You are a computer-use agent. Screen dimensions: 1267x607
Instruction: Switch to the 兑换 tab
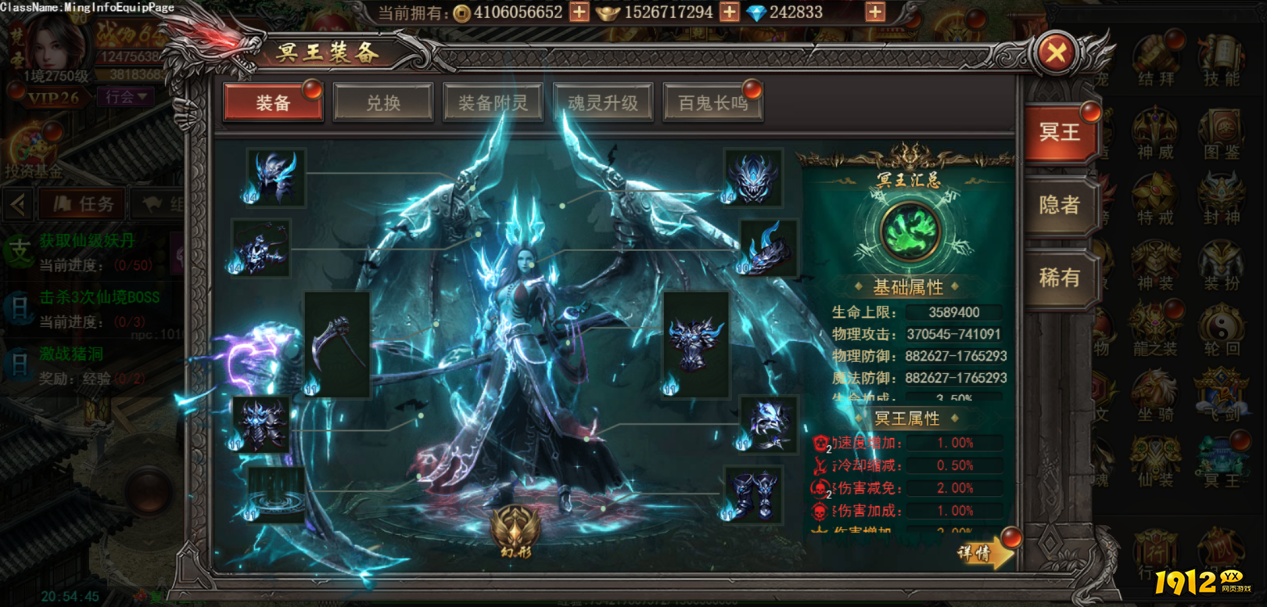tap(383, 102)
